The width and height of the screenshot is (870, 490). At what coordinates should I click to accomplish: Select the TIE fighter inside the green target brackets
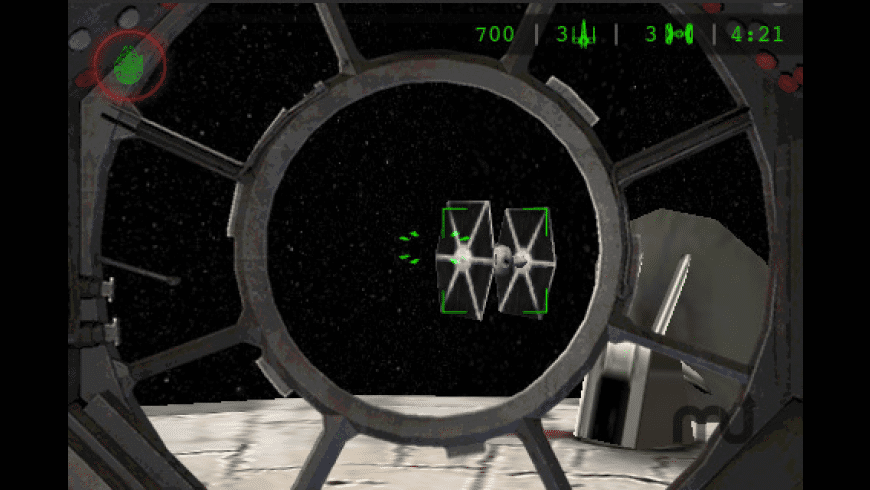pos(494,260)
